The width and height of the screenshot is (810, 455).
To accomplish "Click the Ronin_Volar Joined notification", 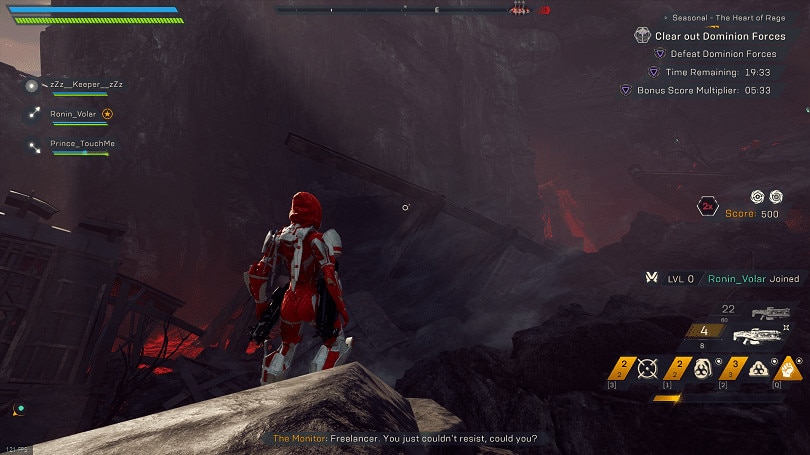I will tap(740, 279).
